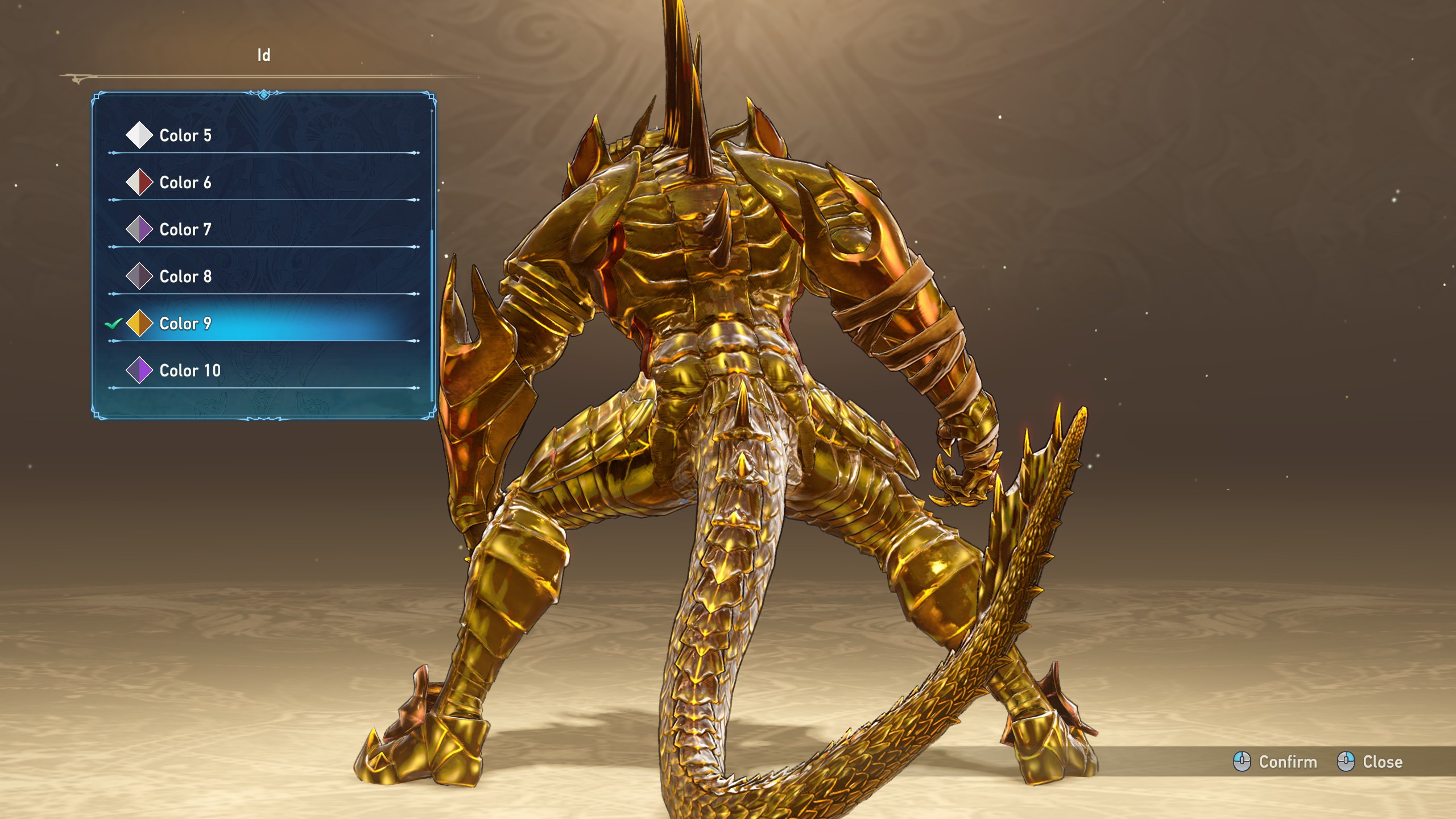Apply the Color 8 scheme
The height and width of the screenshot is (819, 1456).
185,276
